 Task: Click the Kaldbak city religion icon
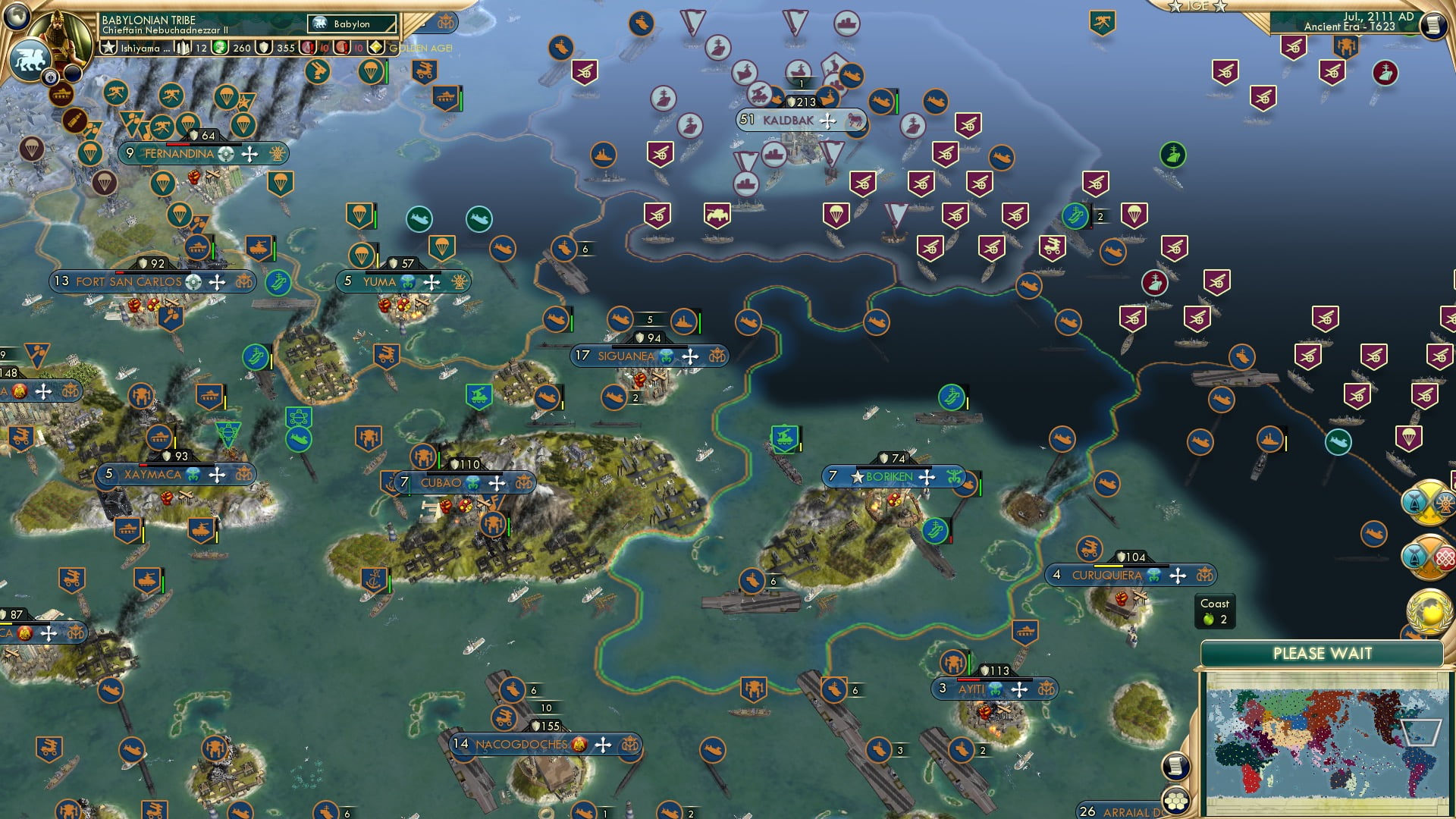pyautogui.click(x=827, y=121)
